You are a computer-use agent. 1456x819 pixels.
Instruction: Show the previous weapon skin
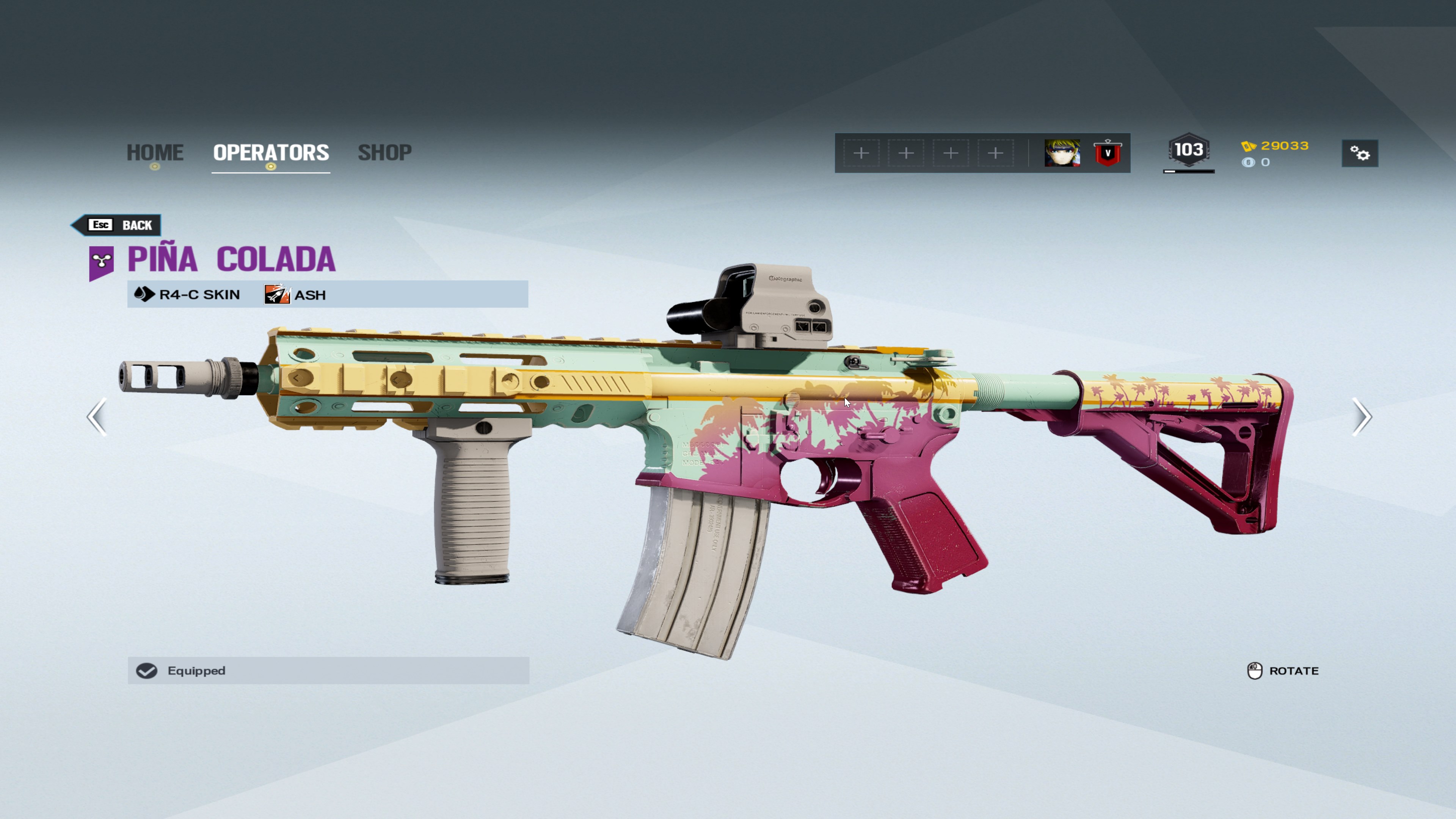coord(97,417)
